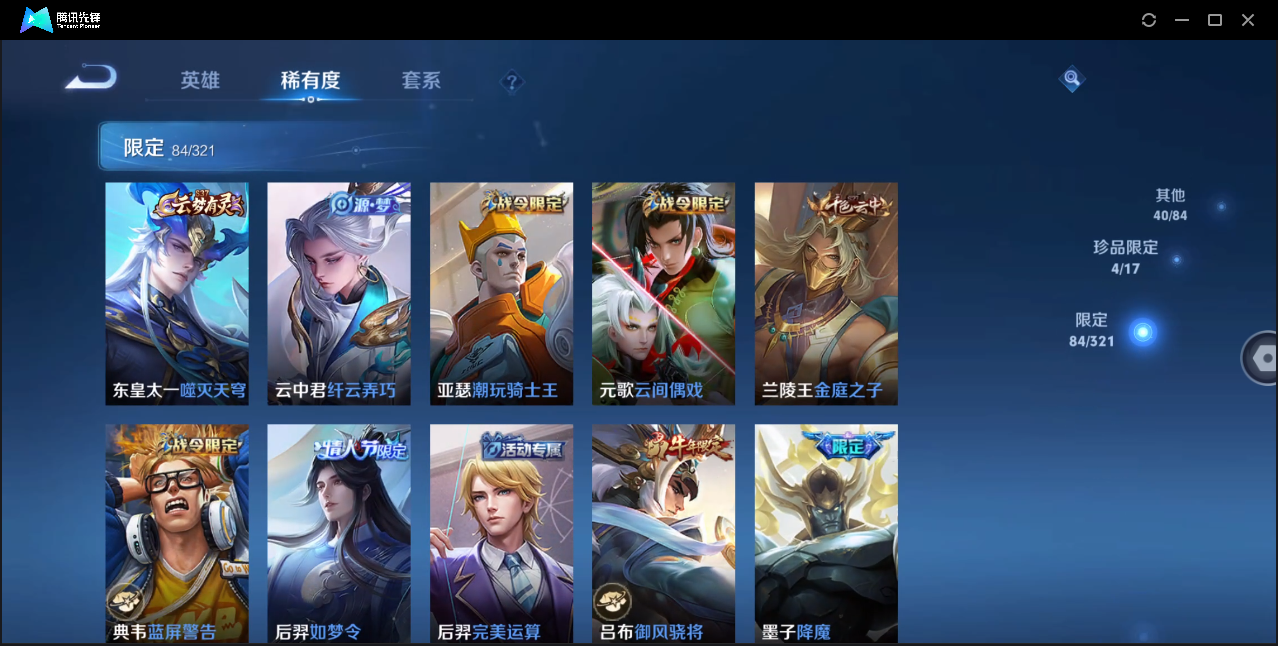Image resolution: width=1278 pixels, height=646 pixels.
Task: Jump to the 珍品限定 rarity section
Action: tap(1126, 256)
